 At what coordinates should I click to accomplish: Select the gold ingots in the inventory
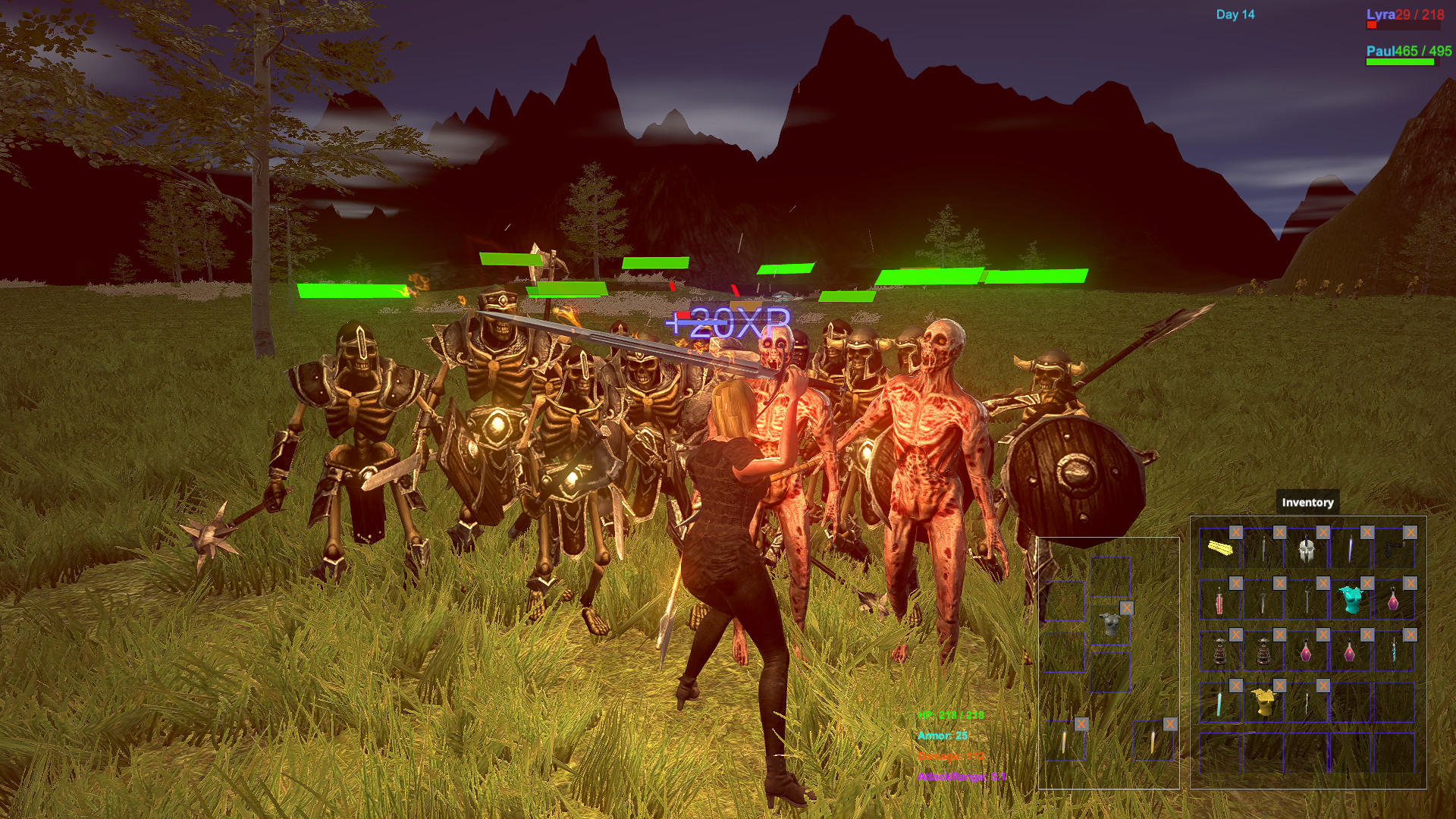(1219, 549)
